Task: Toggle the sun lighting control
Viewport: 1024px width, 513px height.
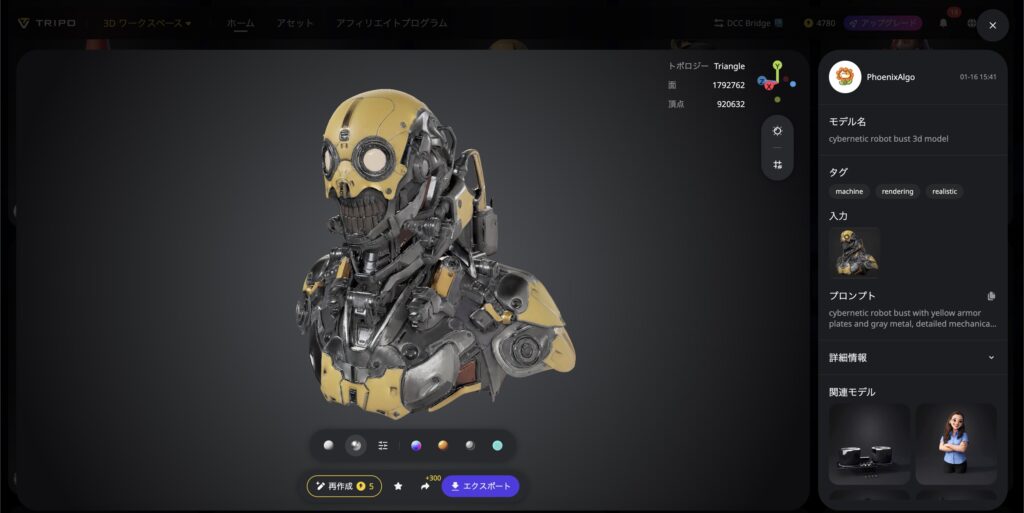Action: 777,131
